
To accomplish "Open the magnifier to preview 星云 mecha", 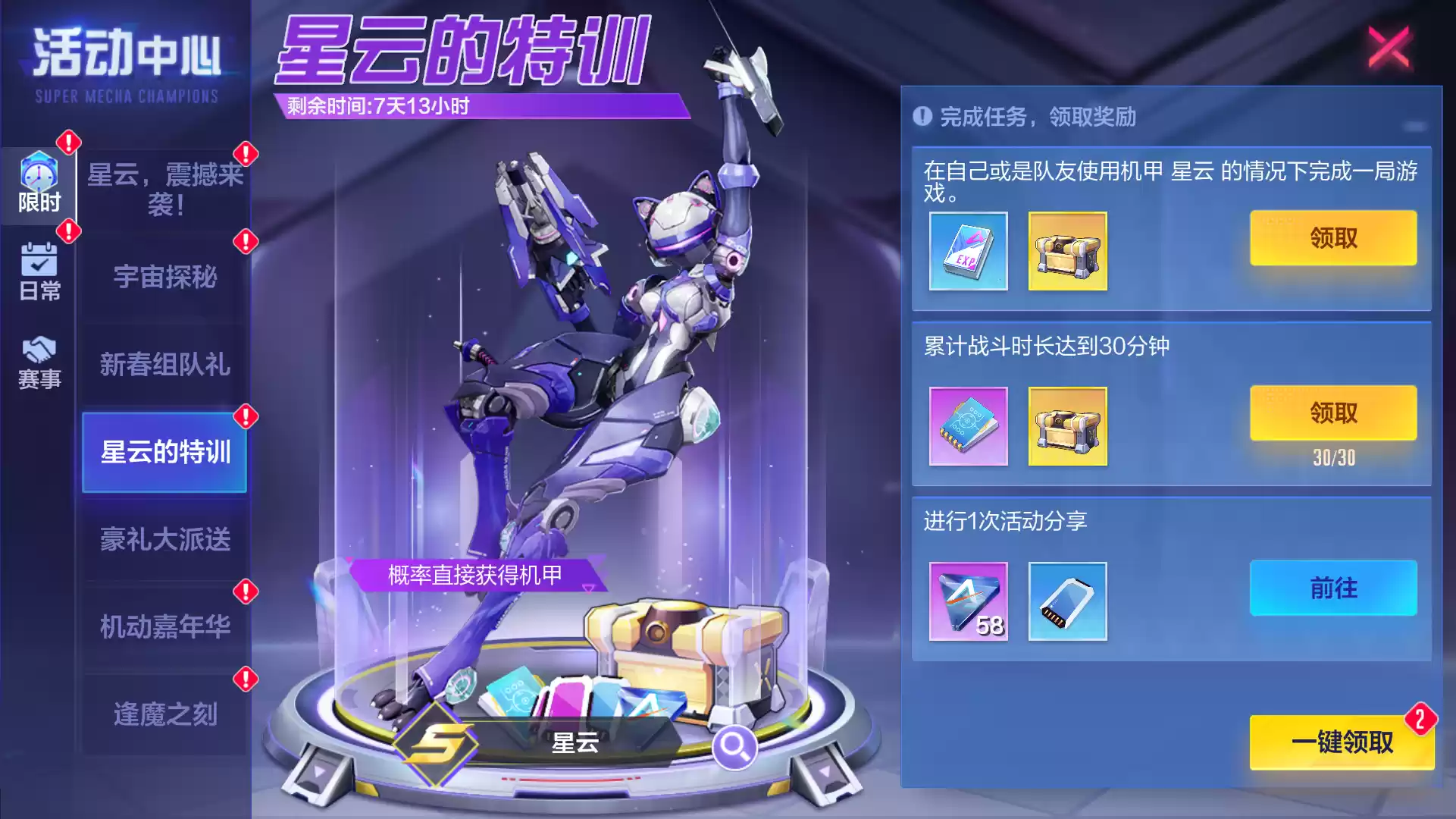I will (x=734, y=745).
